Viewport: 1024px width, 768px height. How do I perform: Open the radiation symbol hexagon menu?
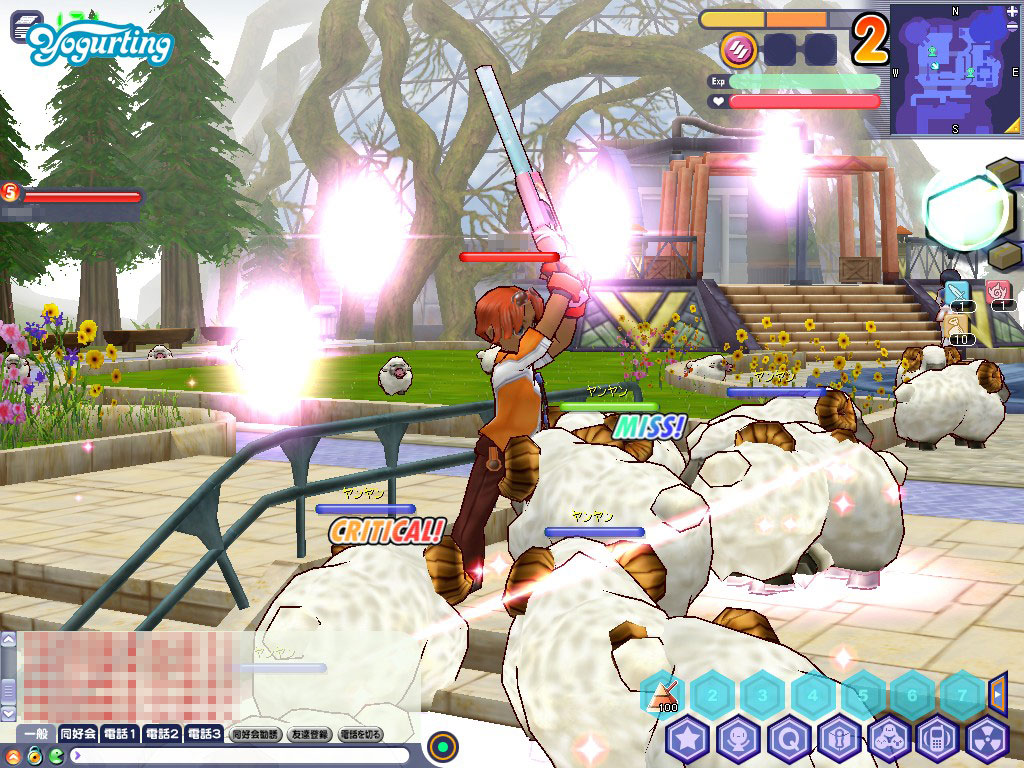coord(988,740)
